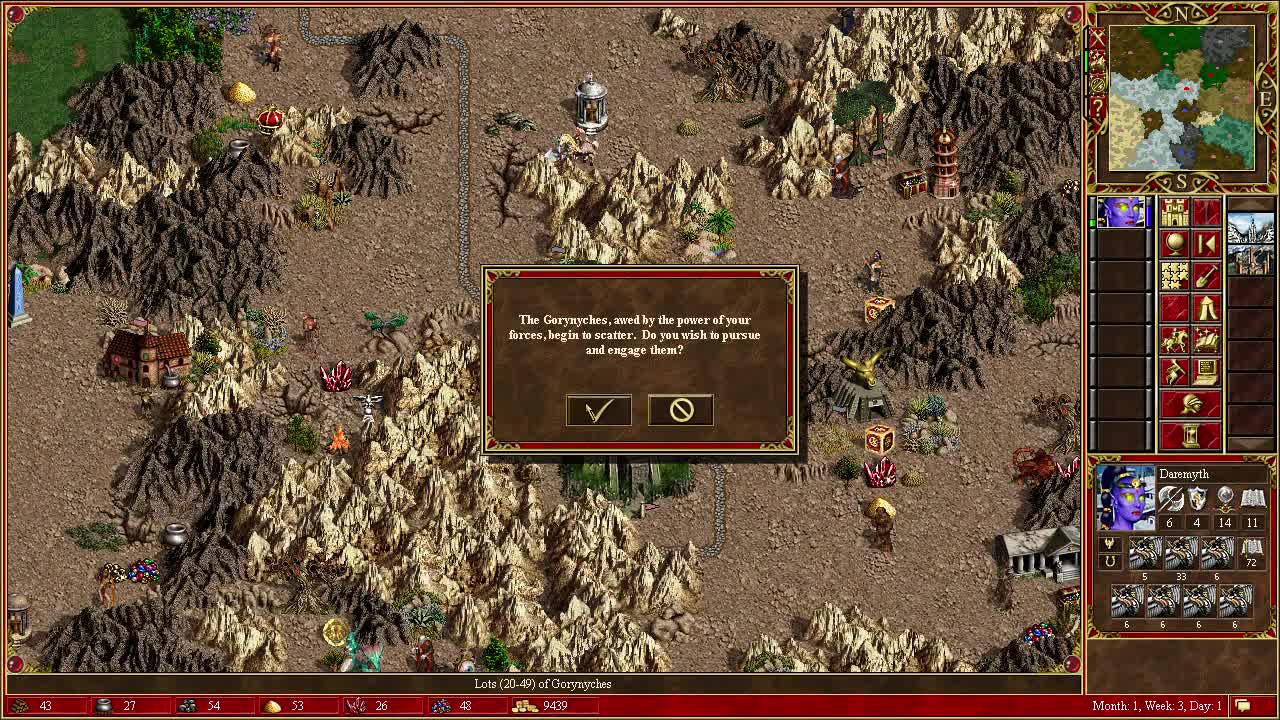This screenshot has width=1280, height=720.
Task: Dig for the Grail using the shovel icon
Action: pyautogui.click(x=1206, y=276)
